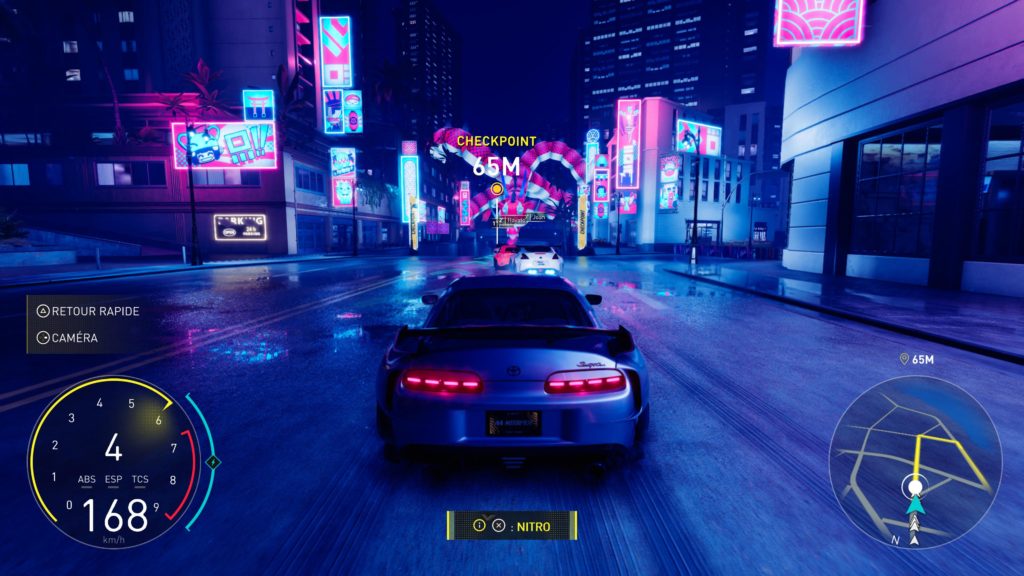The width and height of the screenshot is (1024, 576).
Task: Click the green nitro diamond beside the tachometer
Action: pos(212,462)
